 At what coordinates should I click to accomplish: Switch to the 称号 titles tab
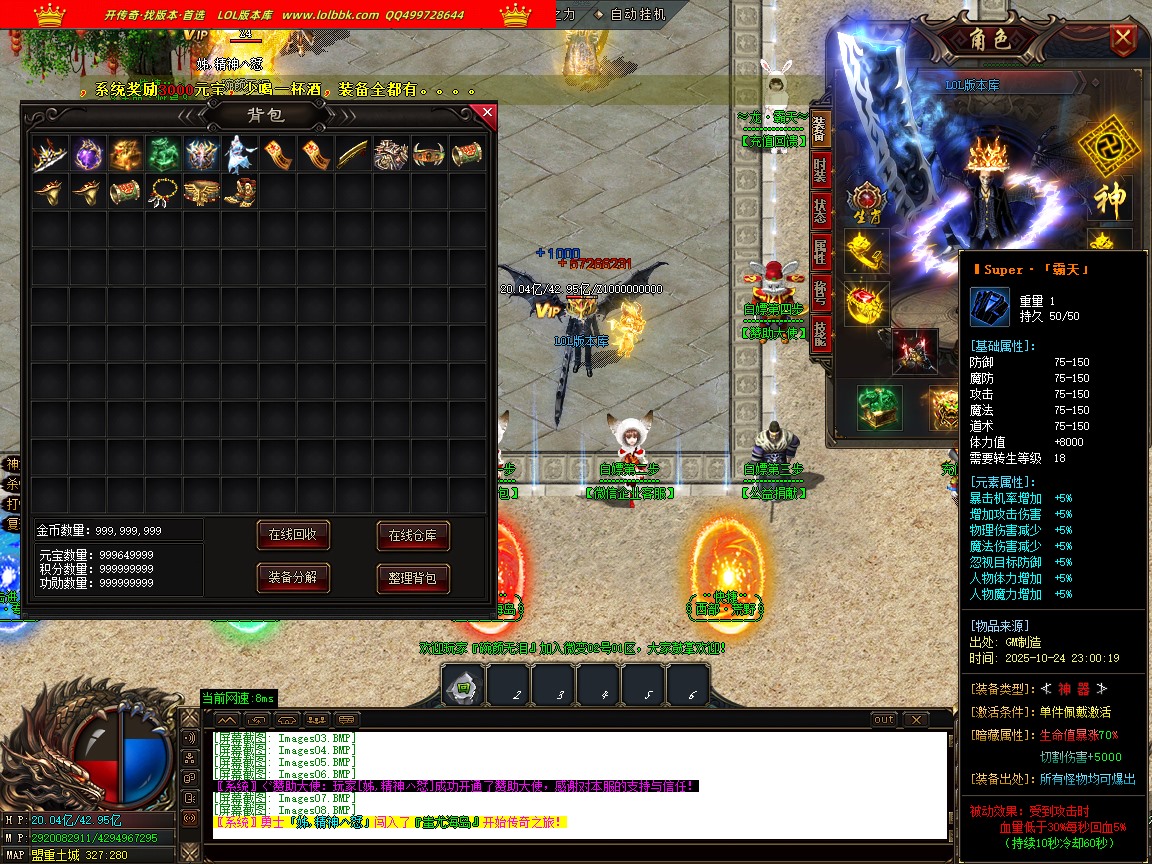click(820, 294)
